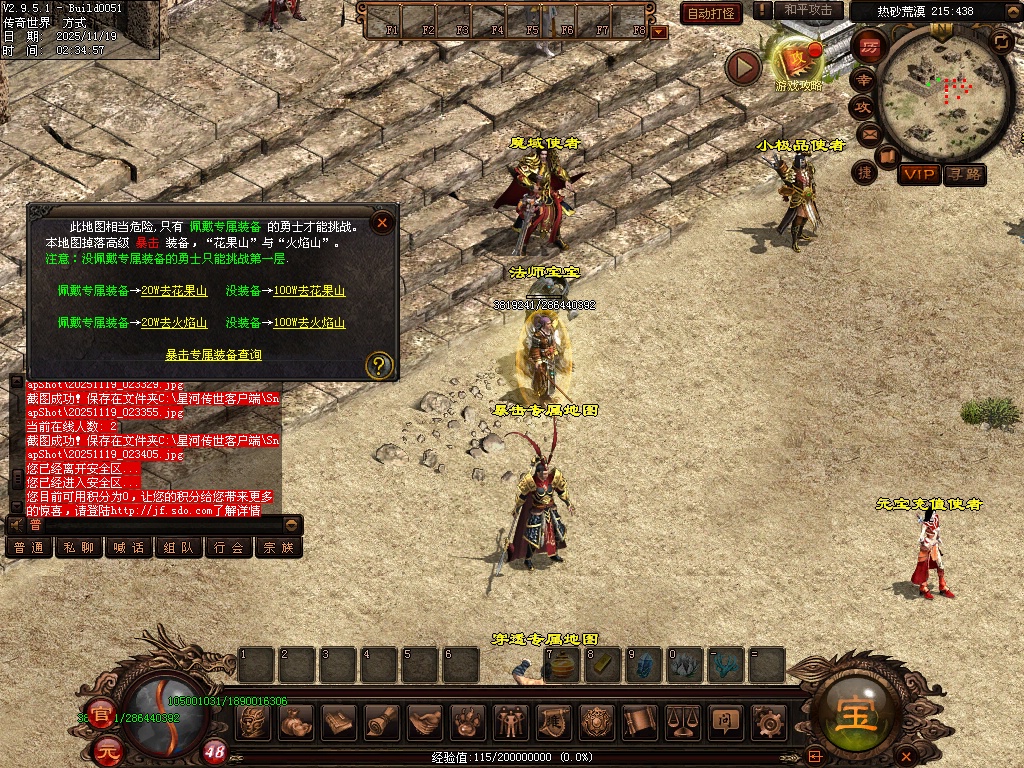Image resolution: width=1024 pixels, height=768 pixels.
Task: Select the 100W去火焰山 link
Action: [x=309, y=323]
